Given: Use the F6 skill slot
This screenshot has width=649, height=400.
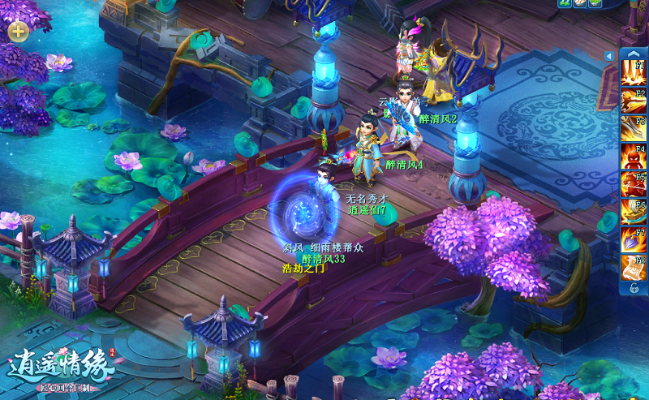Looking at the screenshot, I should (633, 212).
